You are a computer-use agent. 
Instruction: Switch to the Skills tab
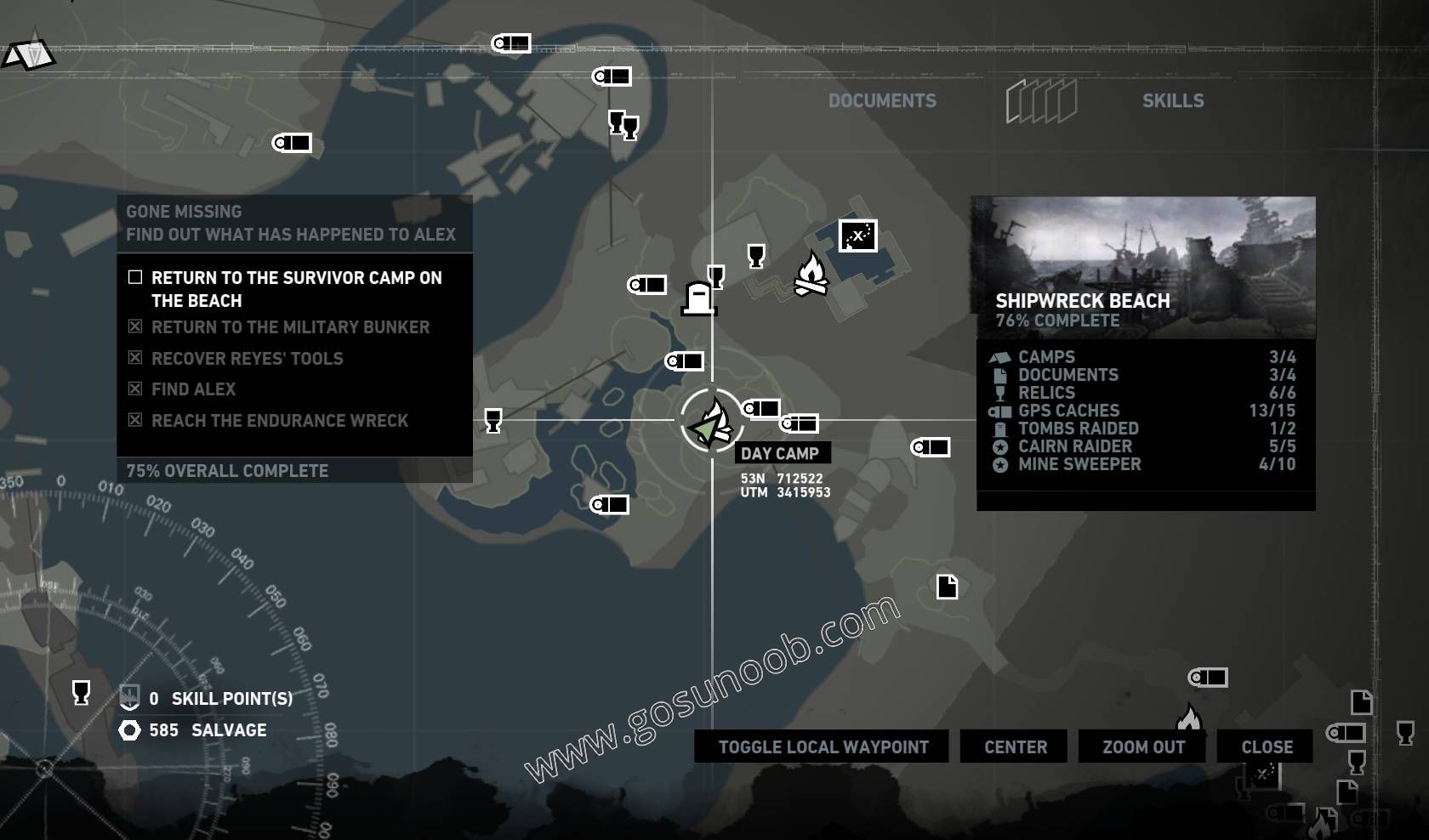pos(1172,100)
